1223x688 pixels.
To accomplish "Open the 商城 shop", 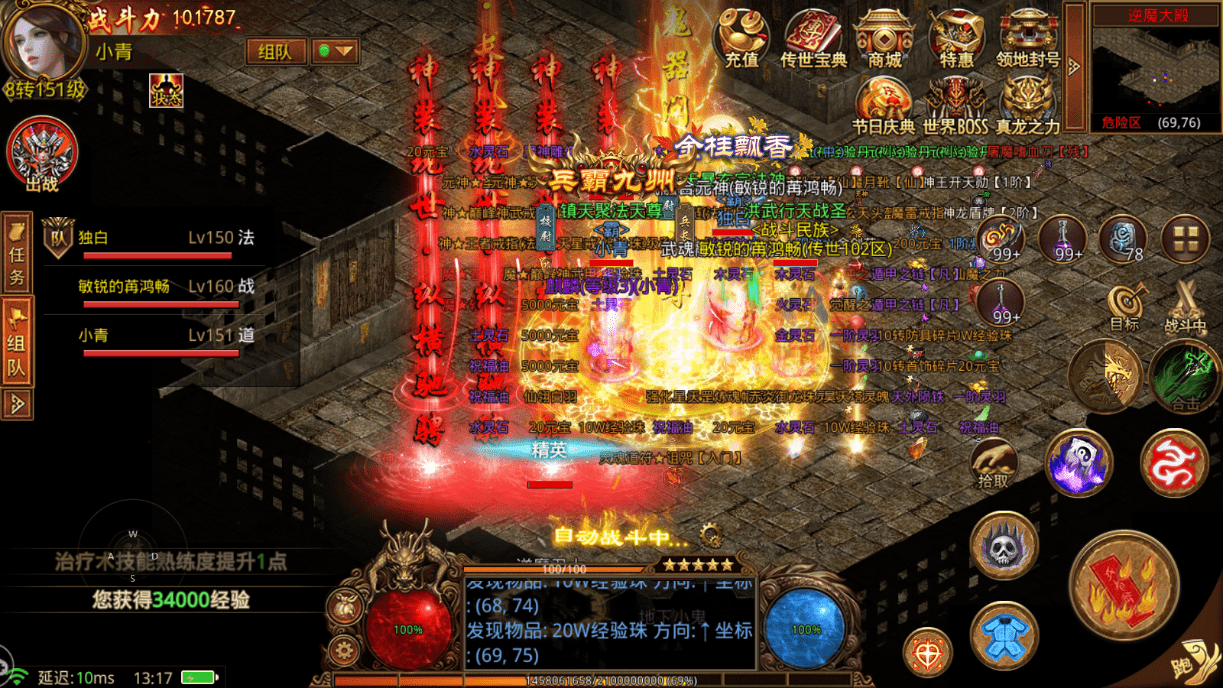I will (884, 38).
